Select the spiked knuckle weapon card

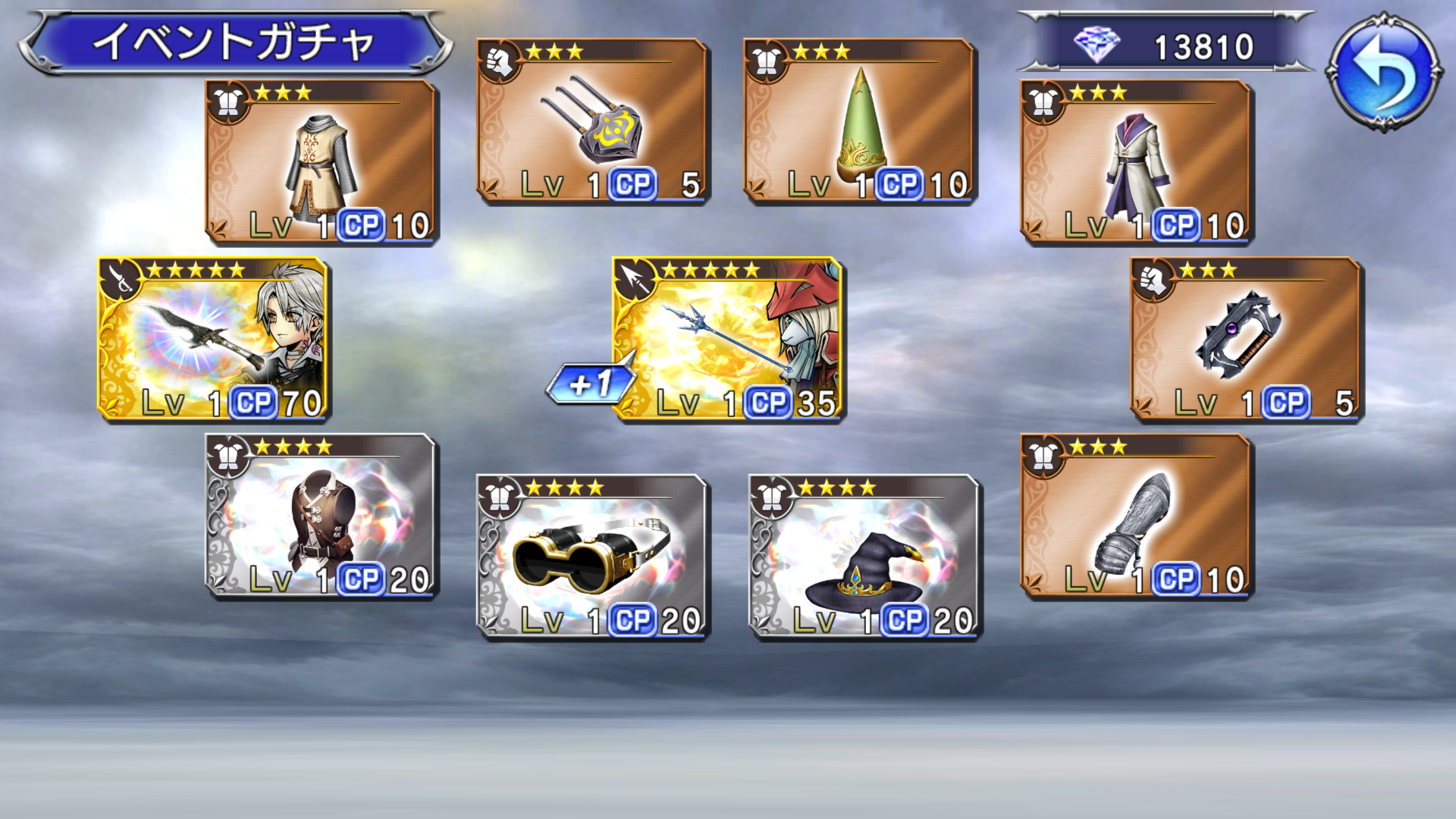[x=1246, y=338]
